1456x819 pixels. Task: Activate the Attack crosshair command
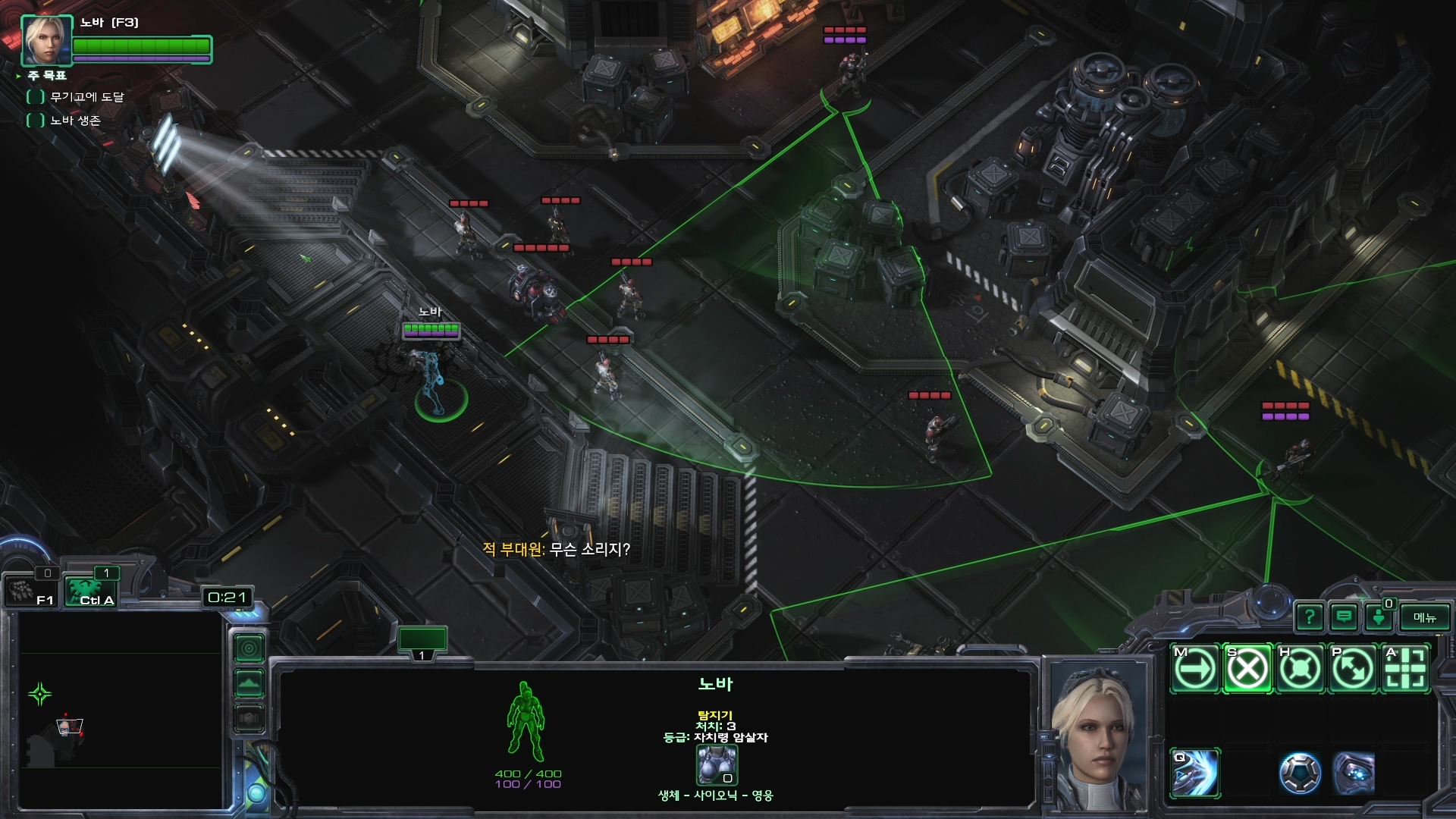point(1405,669)
